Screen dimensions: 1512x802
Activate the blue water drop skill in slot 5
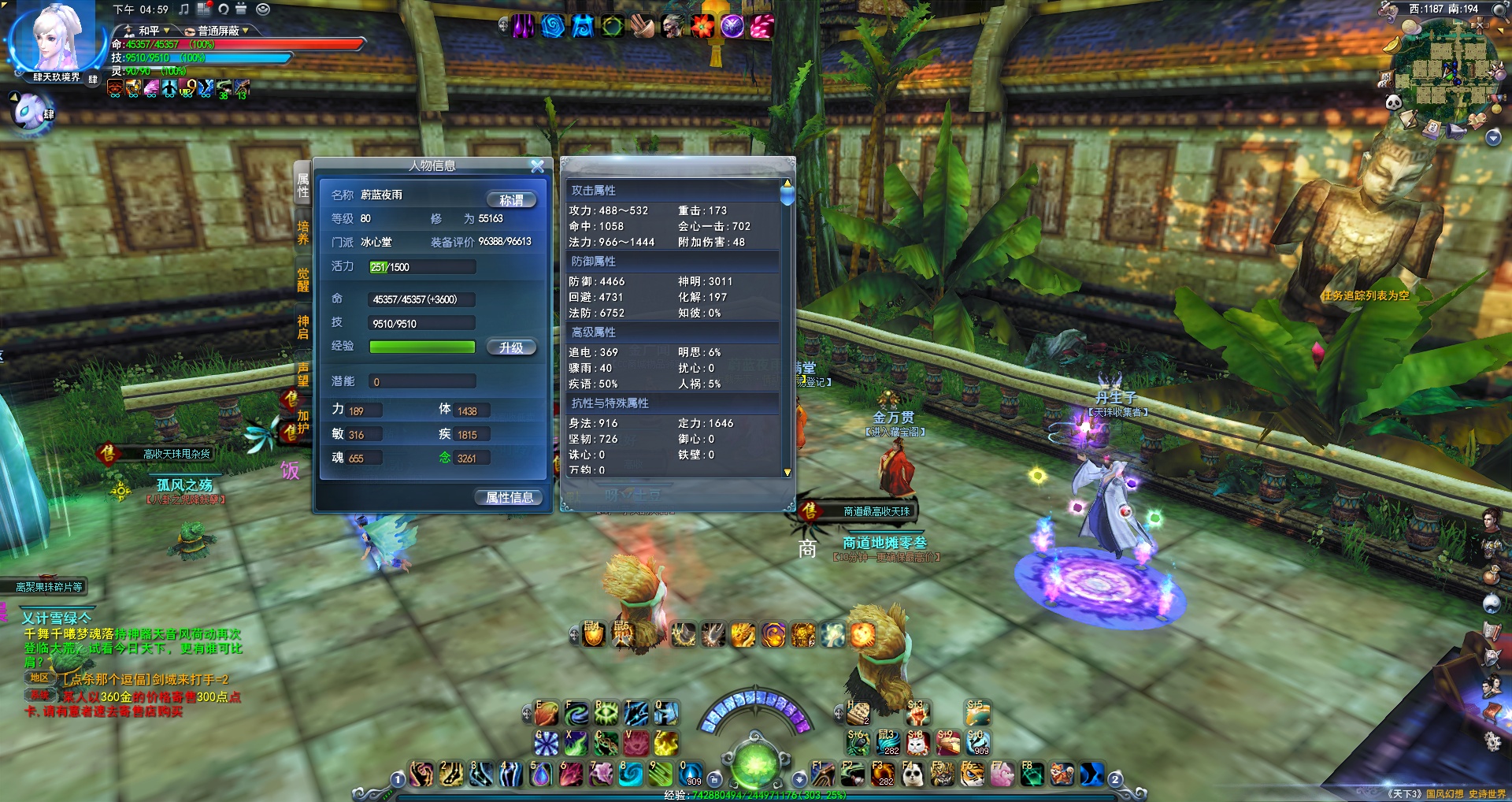[x=541, y=775]
